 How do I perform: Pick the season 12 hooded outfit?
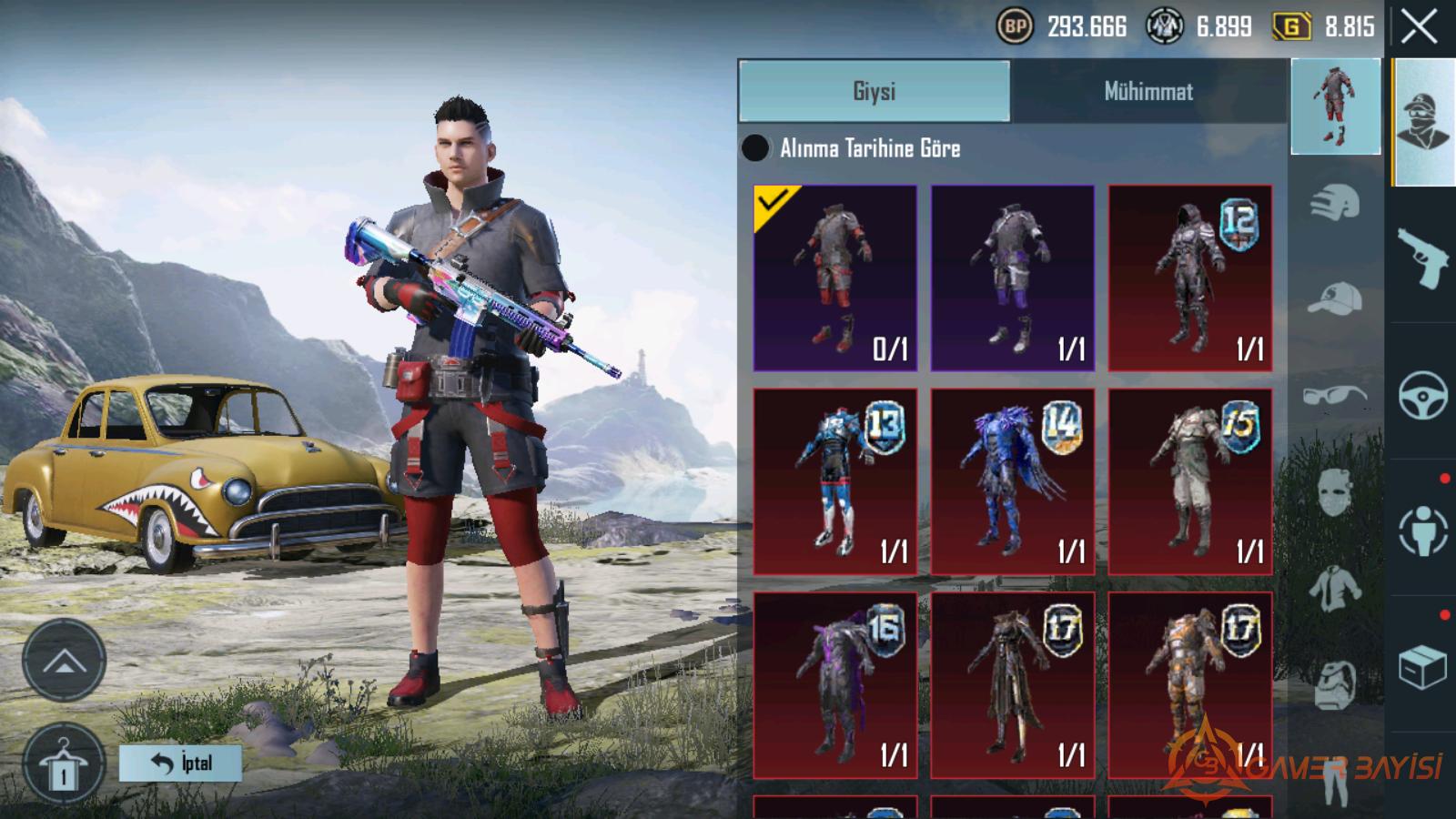point(1189,278)
